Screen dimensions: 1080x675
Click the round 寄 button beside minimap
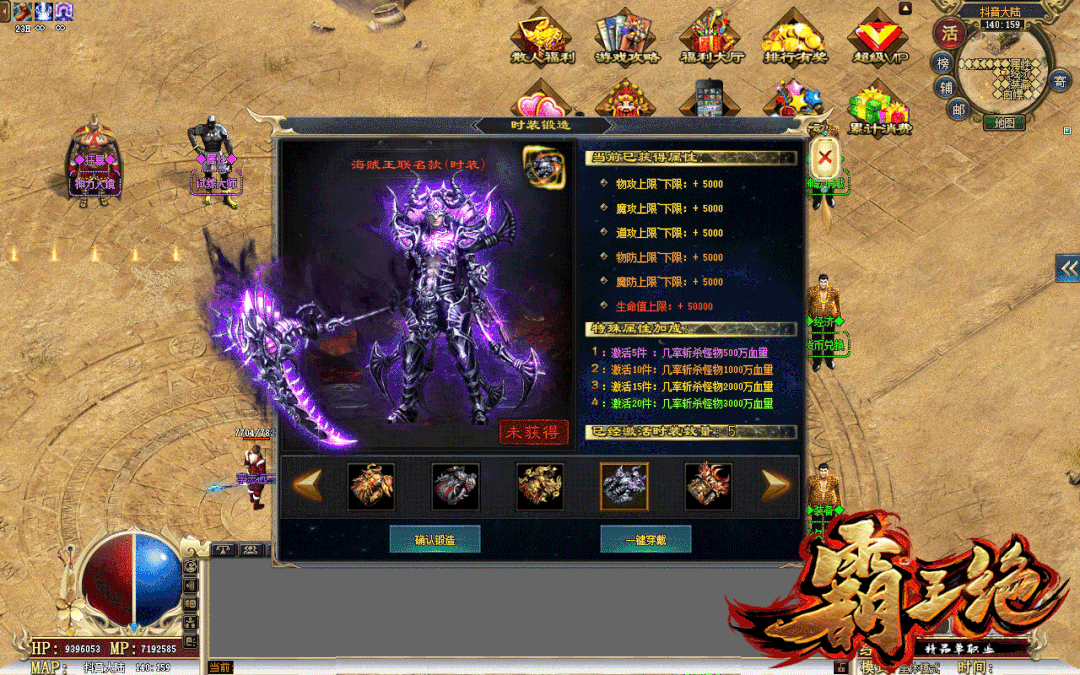pyautogui.click(x=1060, y=81)
